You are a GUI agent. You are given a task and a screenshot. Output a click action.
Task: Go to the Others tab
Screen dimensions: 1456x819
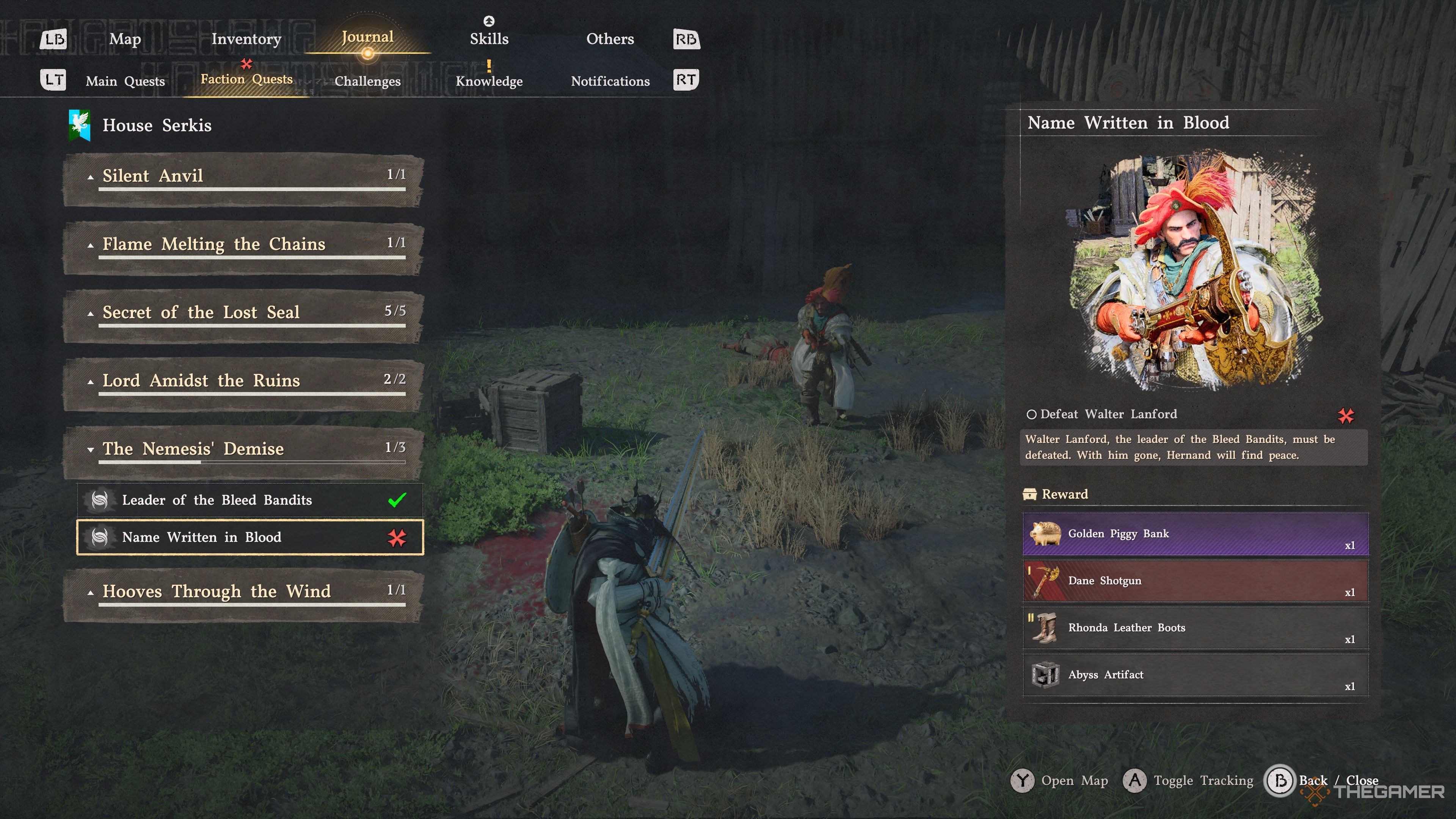click(610, 39)
